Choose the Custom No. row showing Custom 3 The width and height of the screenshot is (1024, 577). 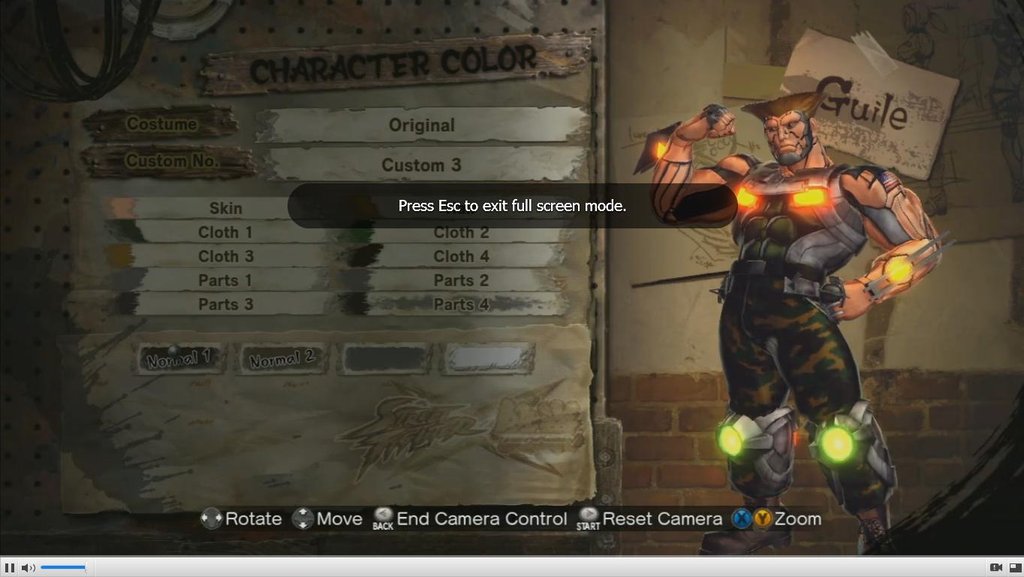pos(421,165)
